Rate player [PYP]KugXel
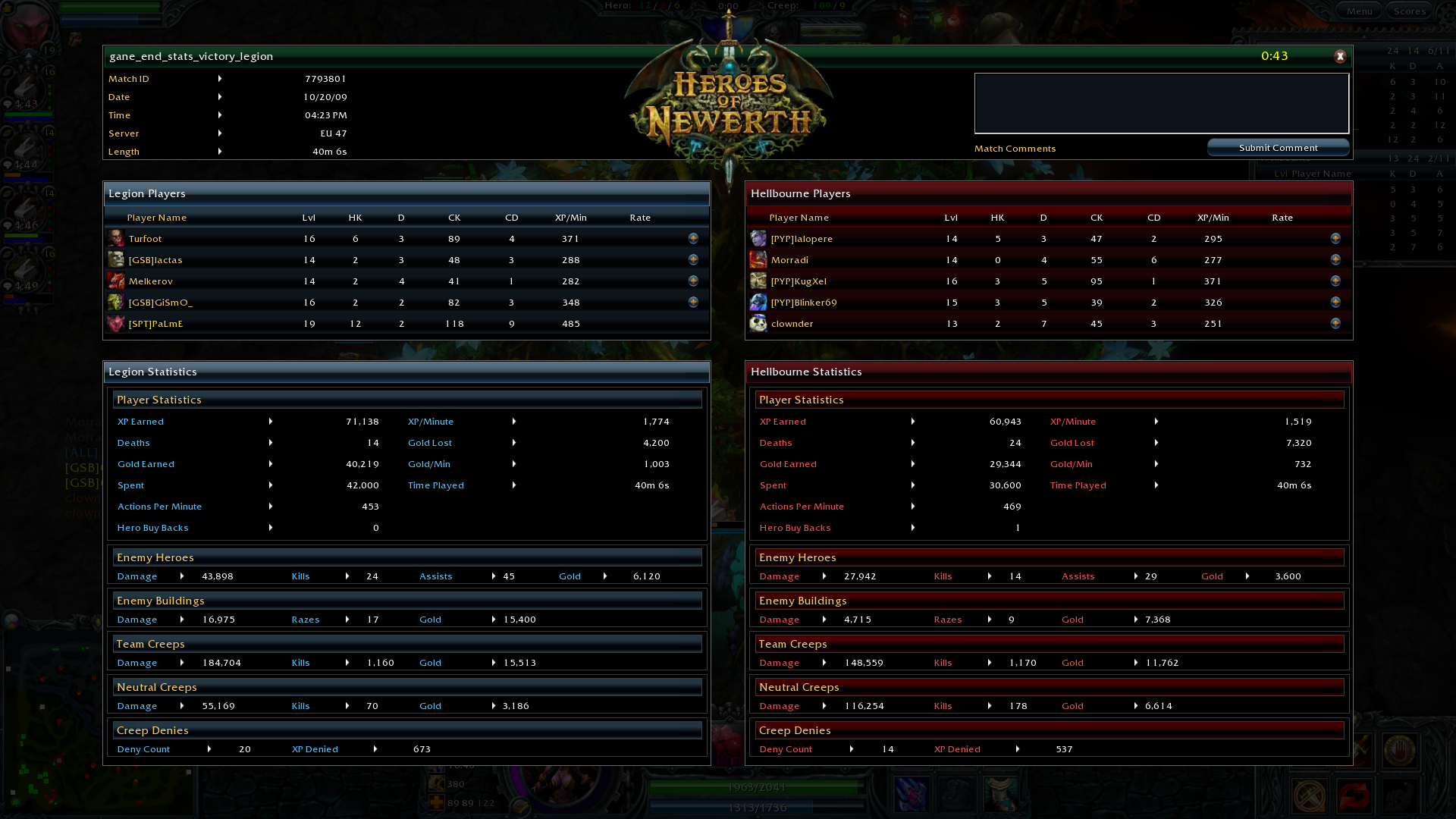Viewport: 1456px width, 819px height. click(x=1335, y=281)
